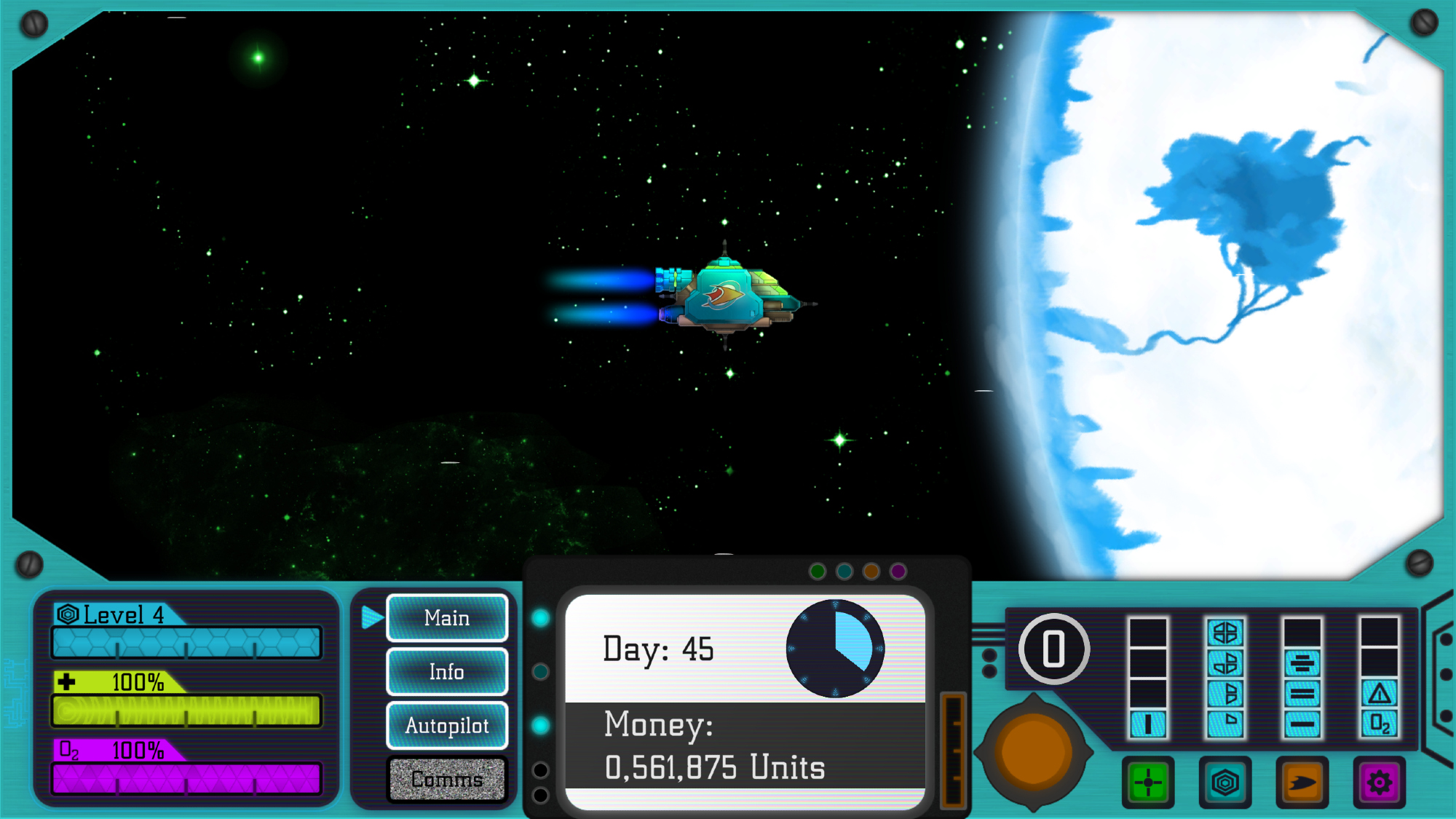
Task: Toggle the O2 oxygen power cell
Action: (x=1380, y=724)
